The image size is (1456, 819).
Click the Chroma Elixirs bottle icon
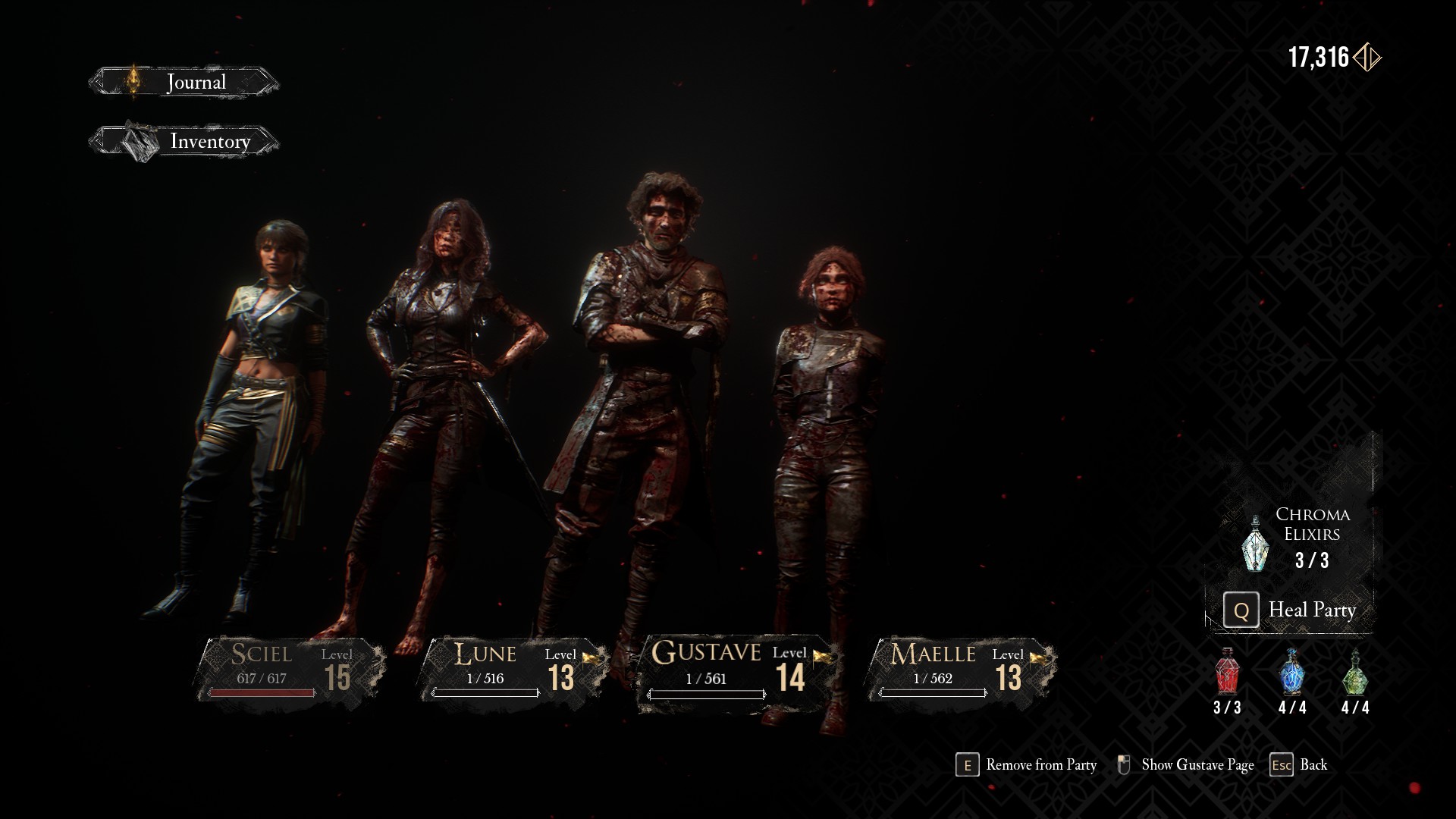(1255, 544)
